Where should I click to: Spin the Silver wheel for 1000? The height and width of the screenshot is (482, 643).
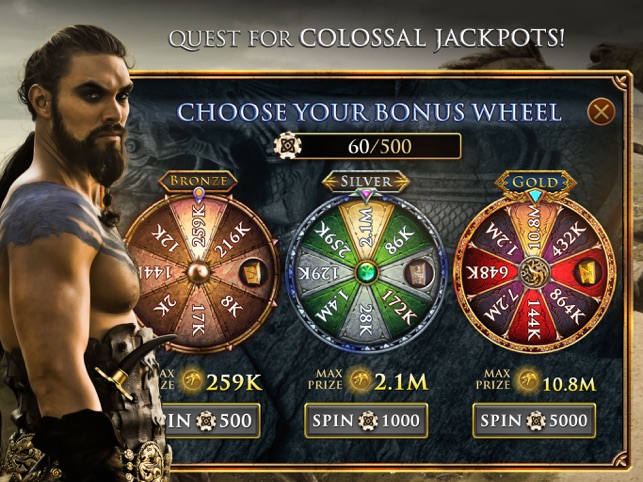tap(366, 420)
